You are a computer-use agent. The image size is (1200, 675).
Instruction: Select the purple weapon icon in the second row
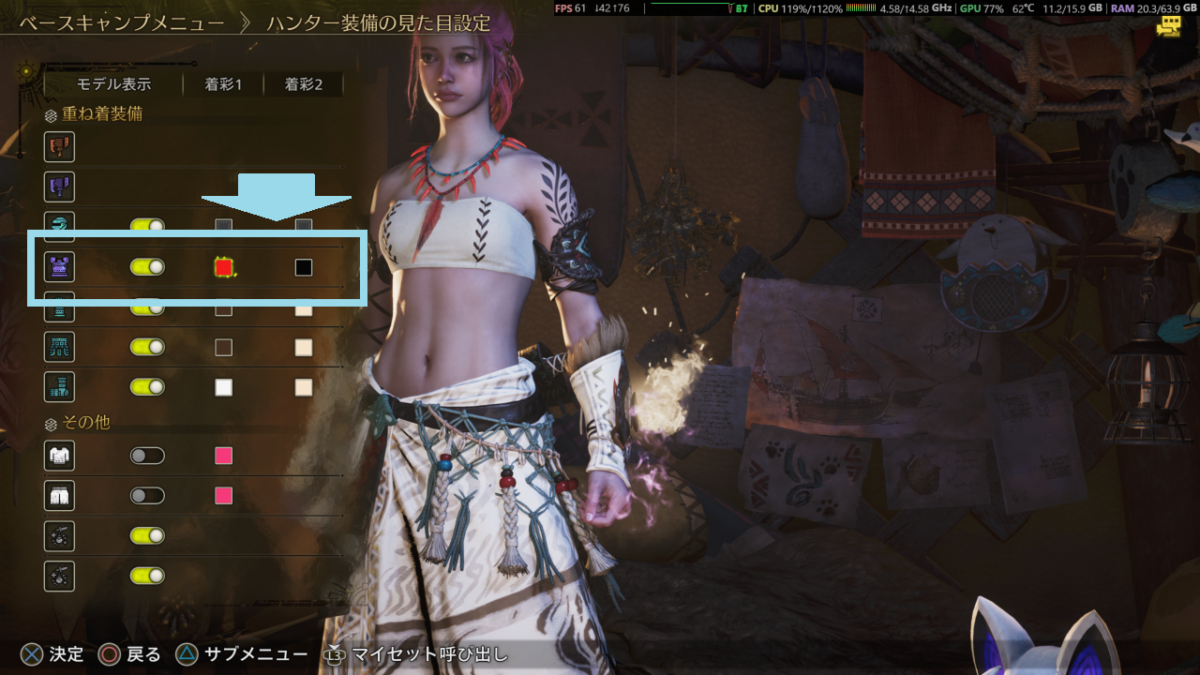pos(59,187)
